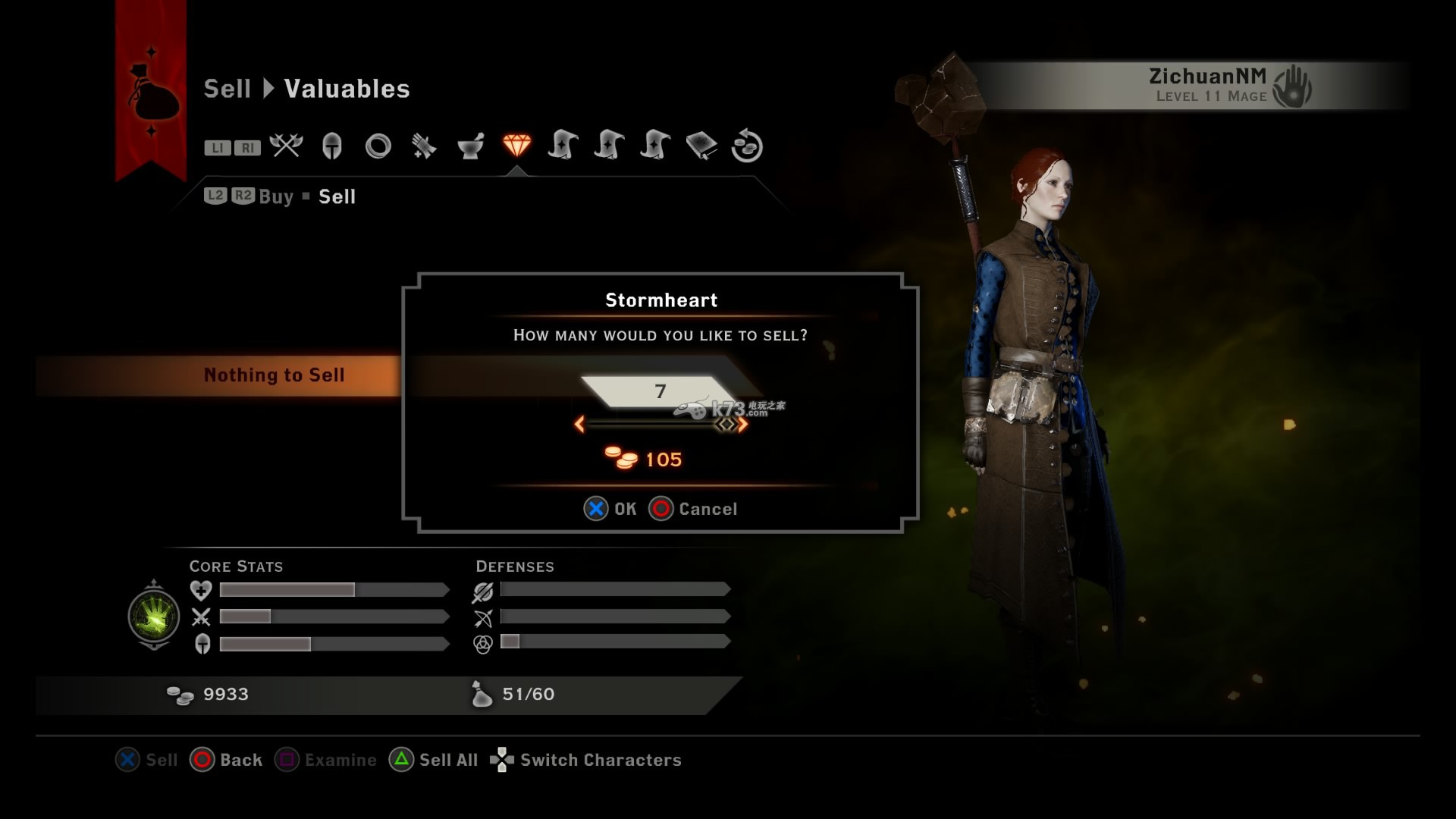The height and width of the screenshot is (819, 1456).
Task: Open the mortar and pestle category
Action: pyautogui.click(x=470, y=146)
